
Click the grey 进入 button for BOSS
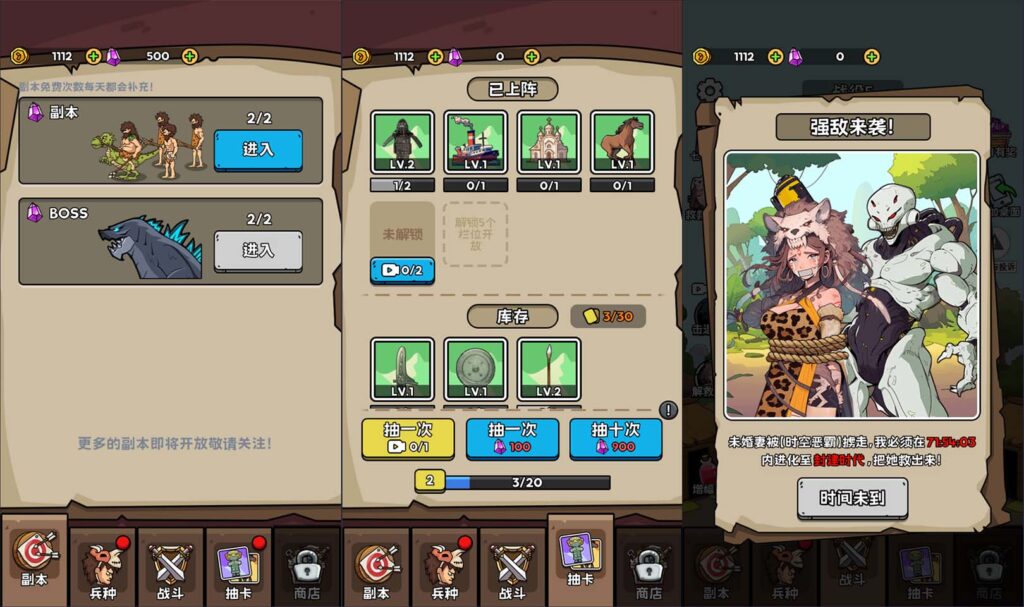(258, 250)
